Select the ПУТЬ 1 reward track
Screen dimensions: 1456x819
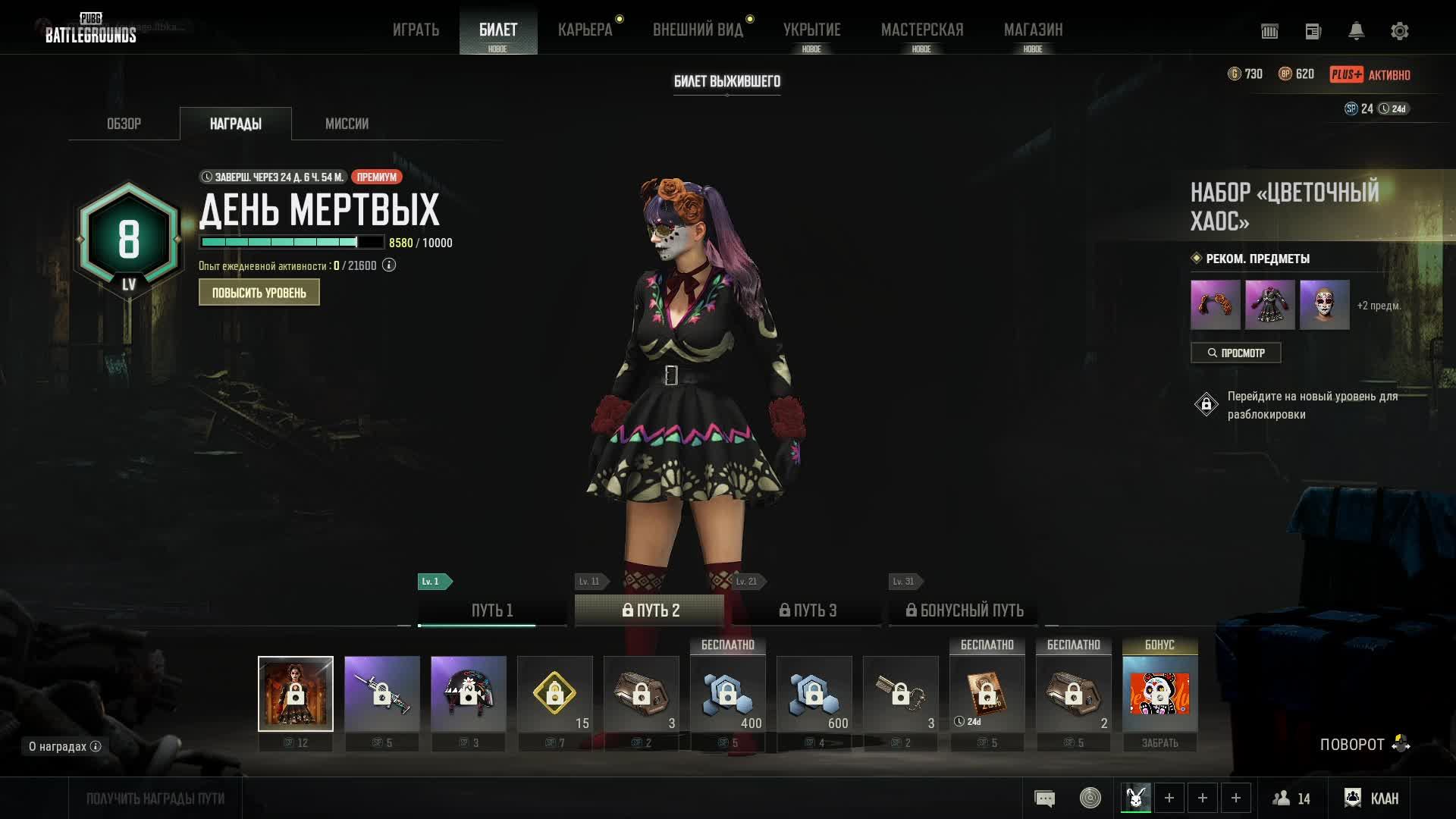click(x=492, y=610)
